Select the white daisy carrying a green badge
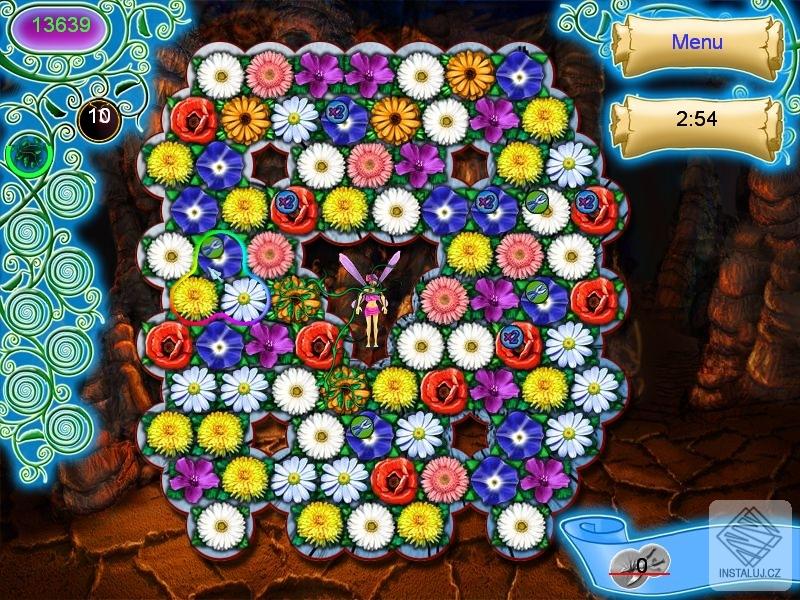The width and height of the screenshot is (800, 600). click(x=546, y=211)
